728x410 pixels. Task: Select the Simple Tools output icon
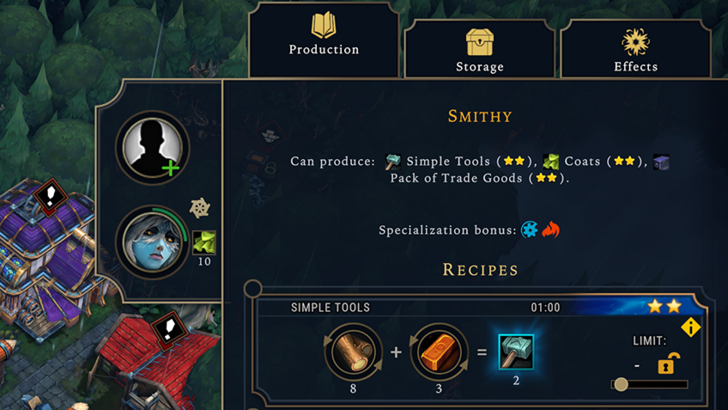(516, 352)
